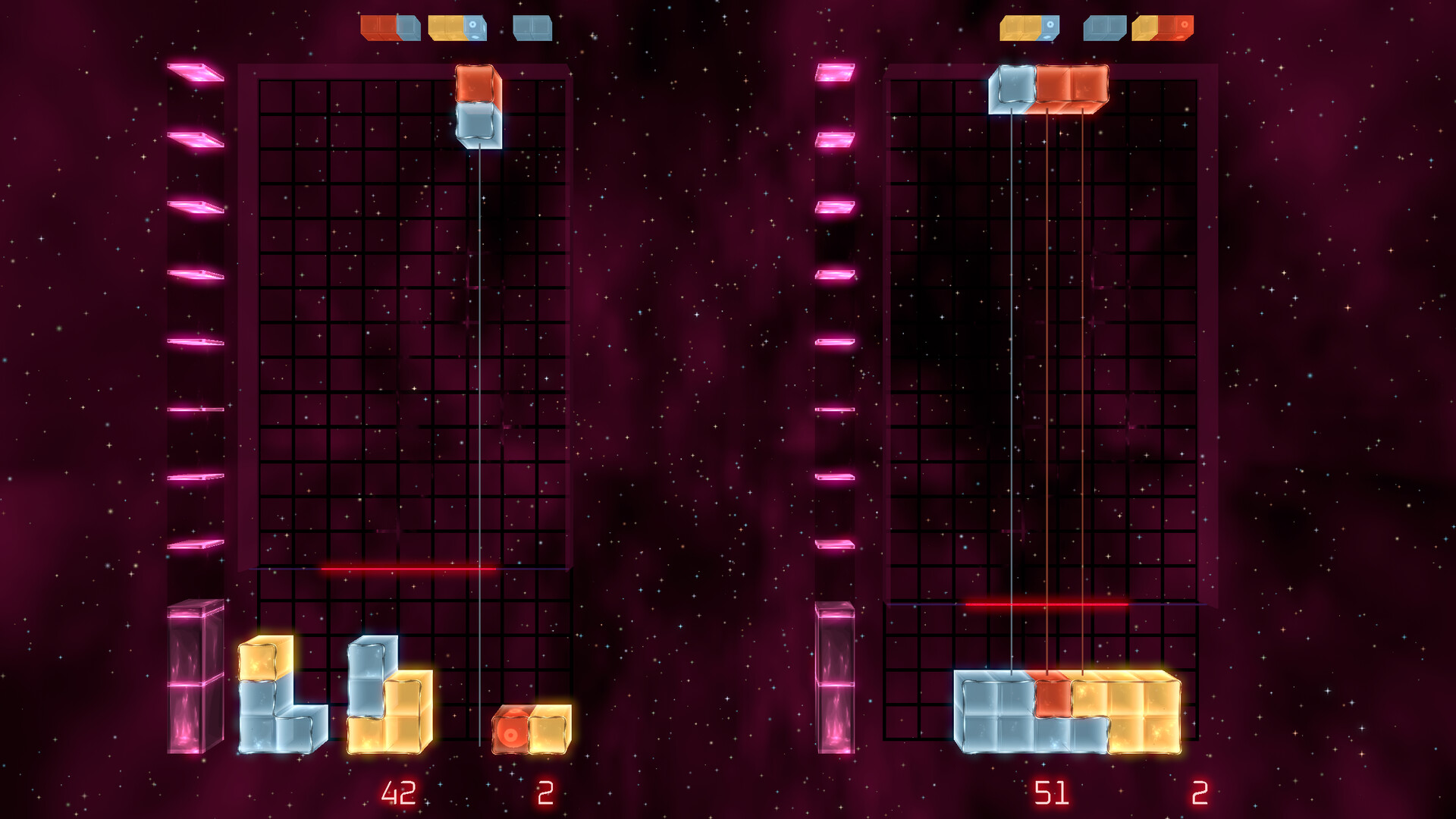
Task: Toggle the topmost pink level indicator on left meter
Action: 196,73
